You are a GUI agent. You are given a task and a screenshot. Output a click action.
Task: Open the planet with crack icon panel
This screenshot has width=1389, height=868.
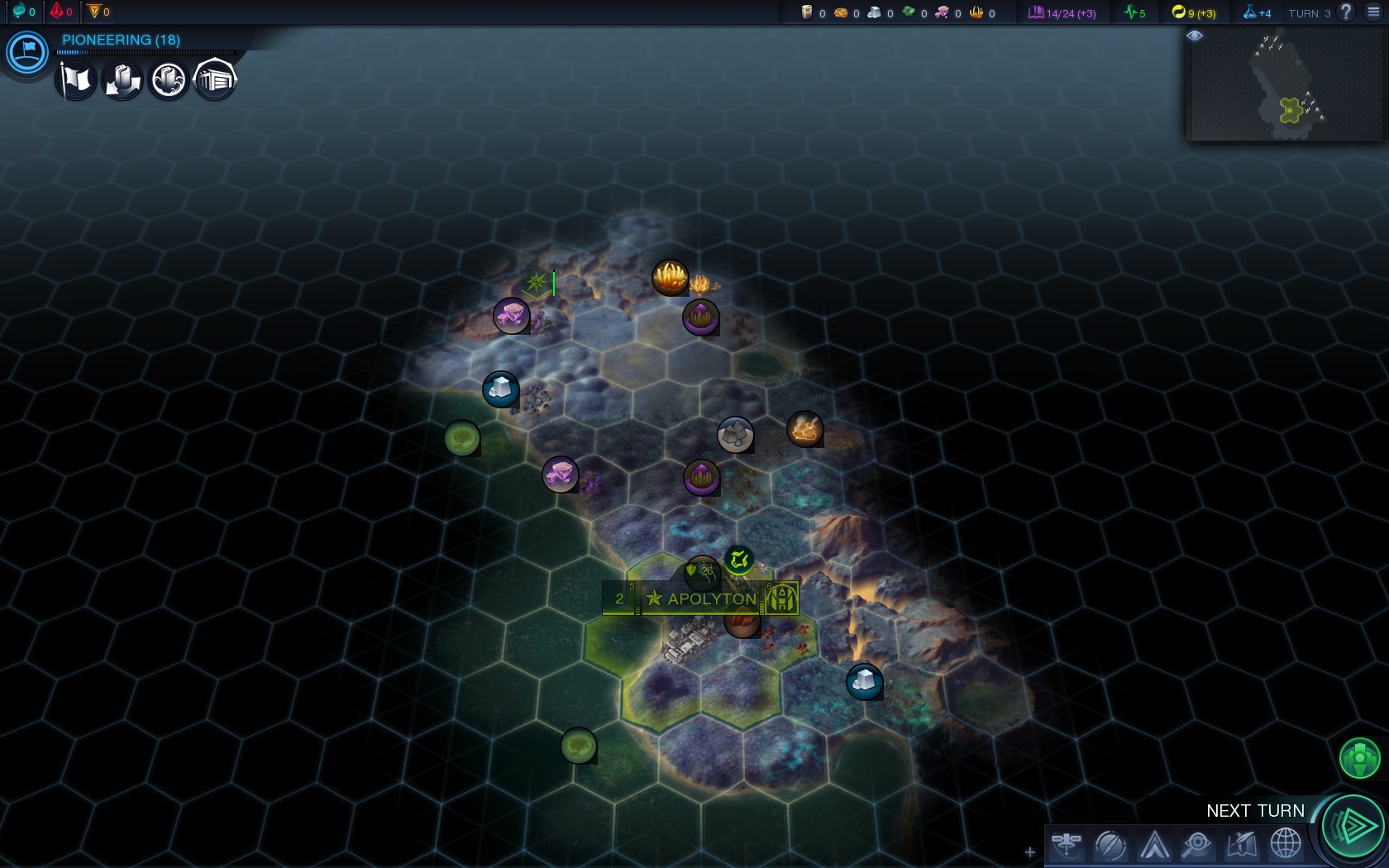[x=1110, y=845]
